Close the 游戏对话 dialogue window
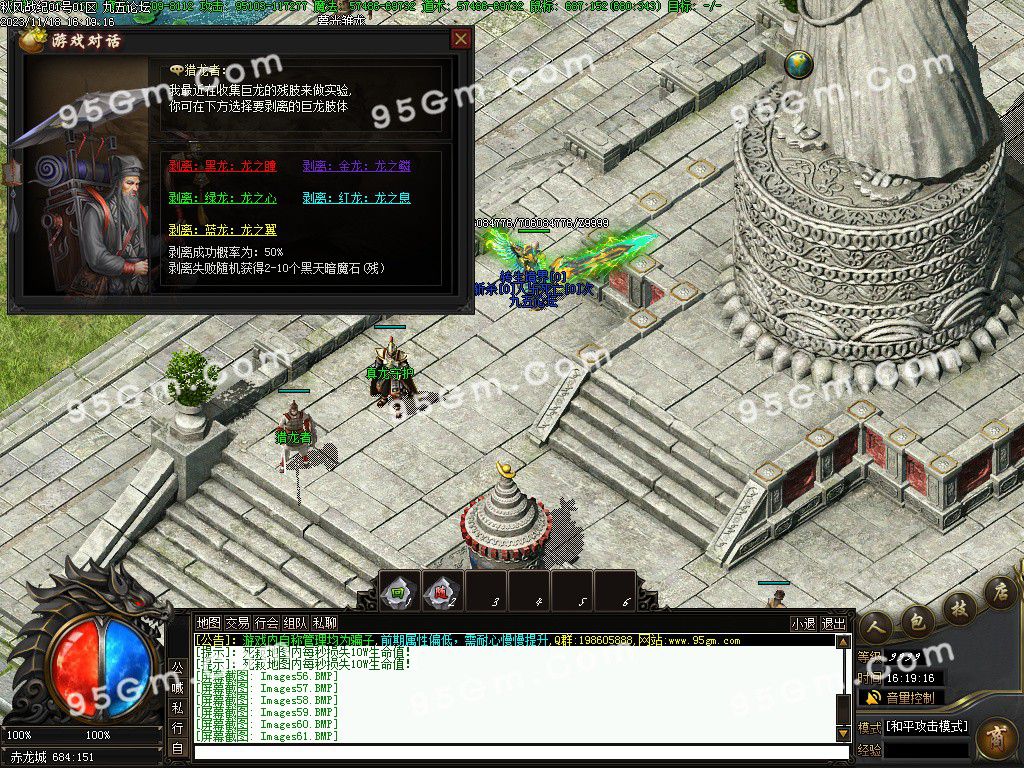The width and height of the screenshot is (1024, 768). tap(460, 39)
